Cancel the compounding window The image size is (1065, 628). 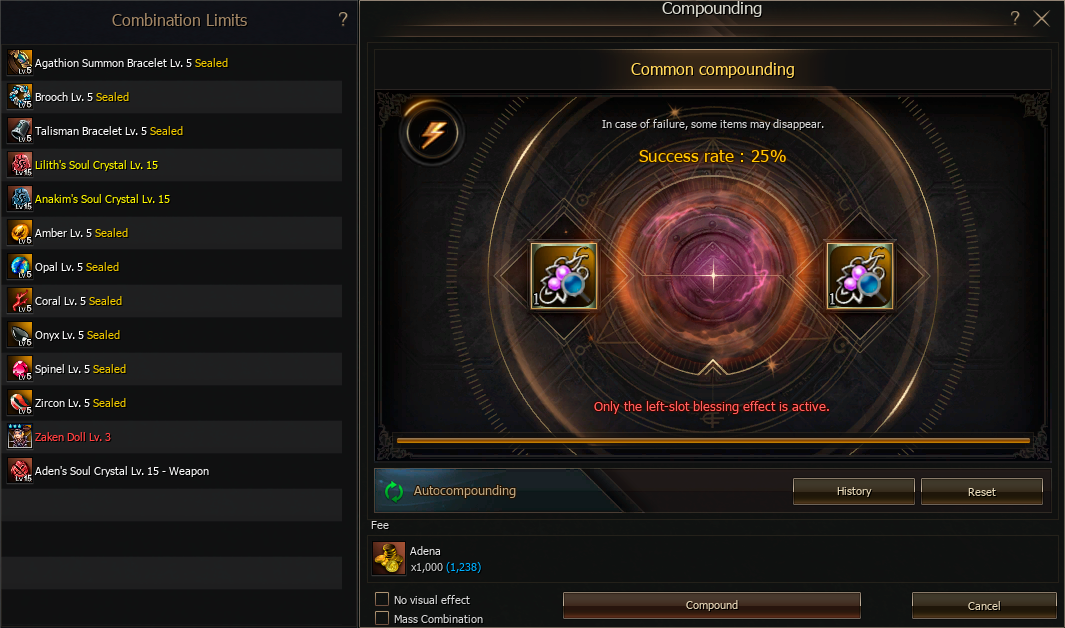pos(983,605)
